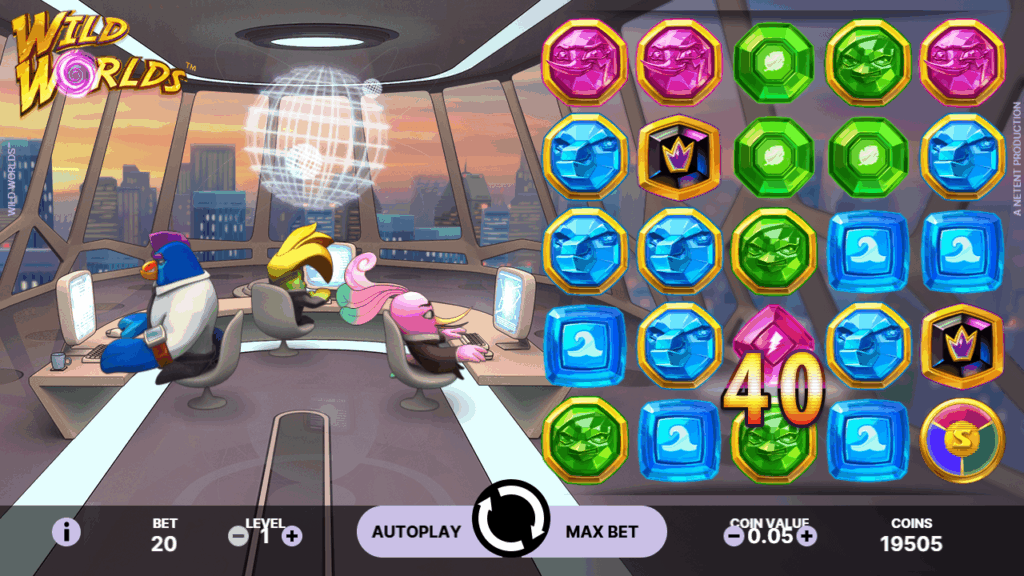The width and height of the screenshot is (1024, 576).
Task: Start Autoplay mode
Action: tap(415, 532)
